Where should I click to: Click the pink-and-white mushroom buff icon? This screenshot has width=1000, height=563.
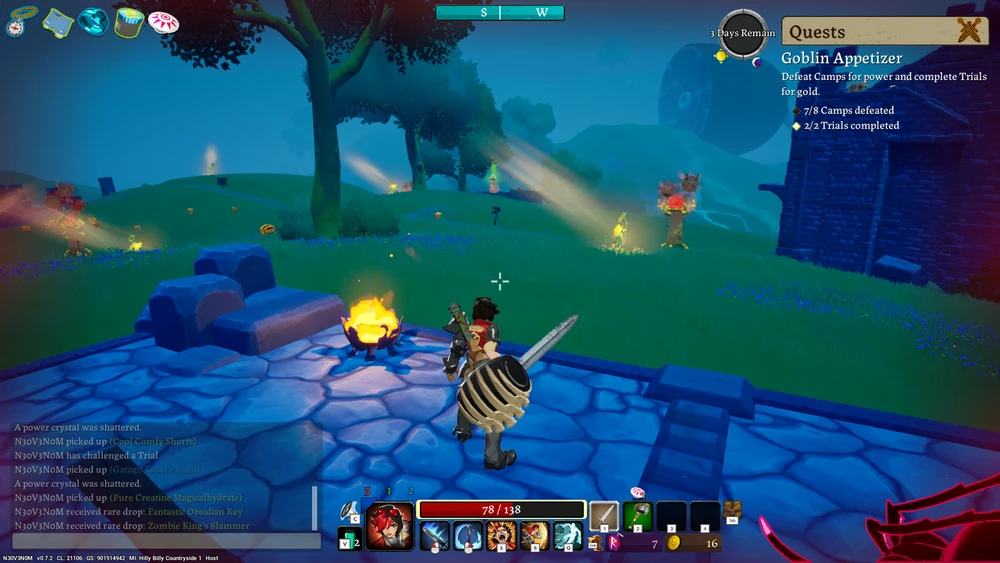click(x=163, y=22)
